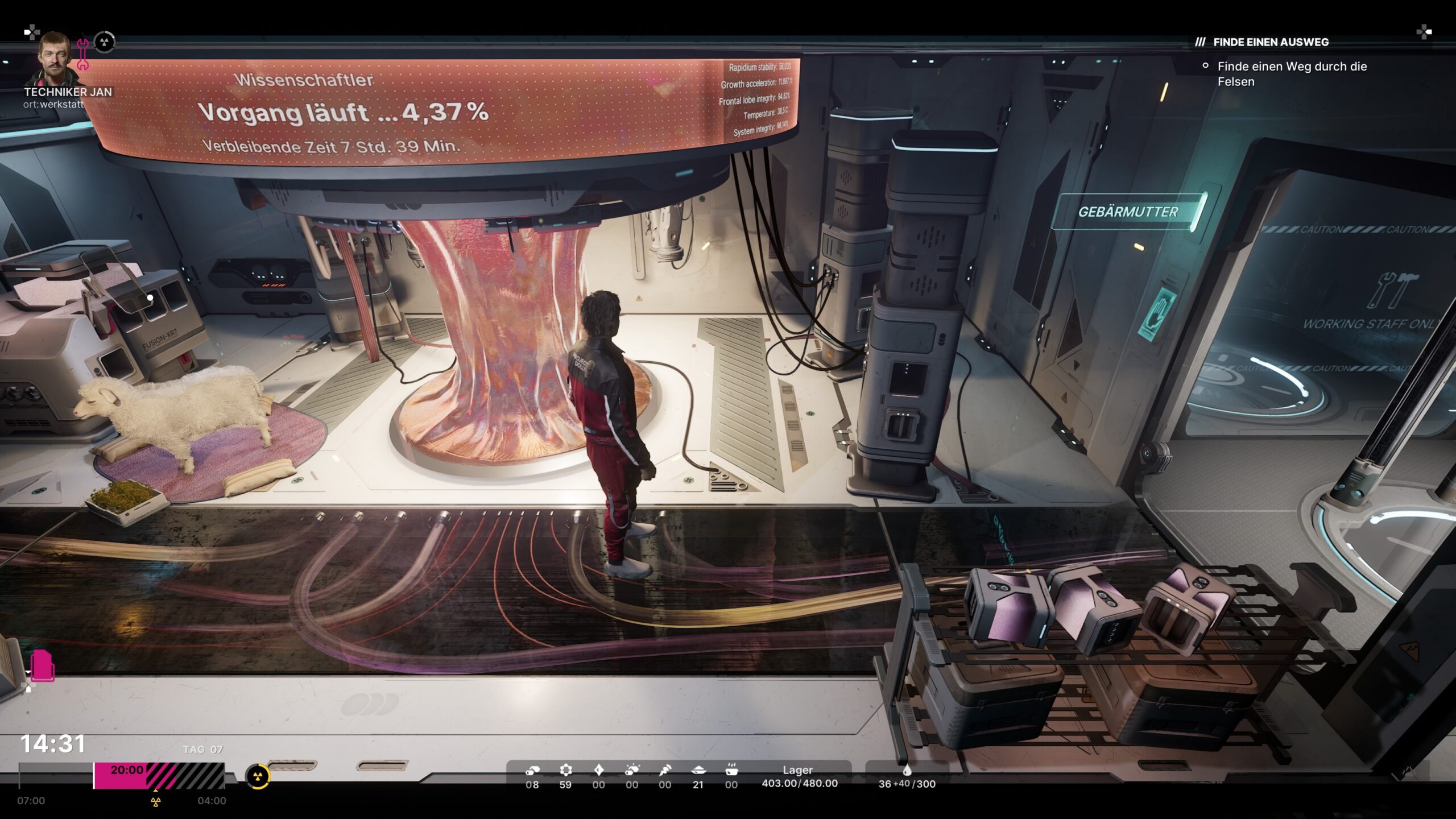The width and height of the screenshot is (1456, 819).
Task: Click the yellow radiation dial by the timeline
Action: (258, 776)
